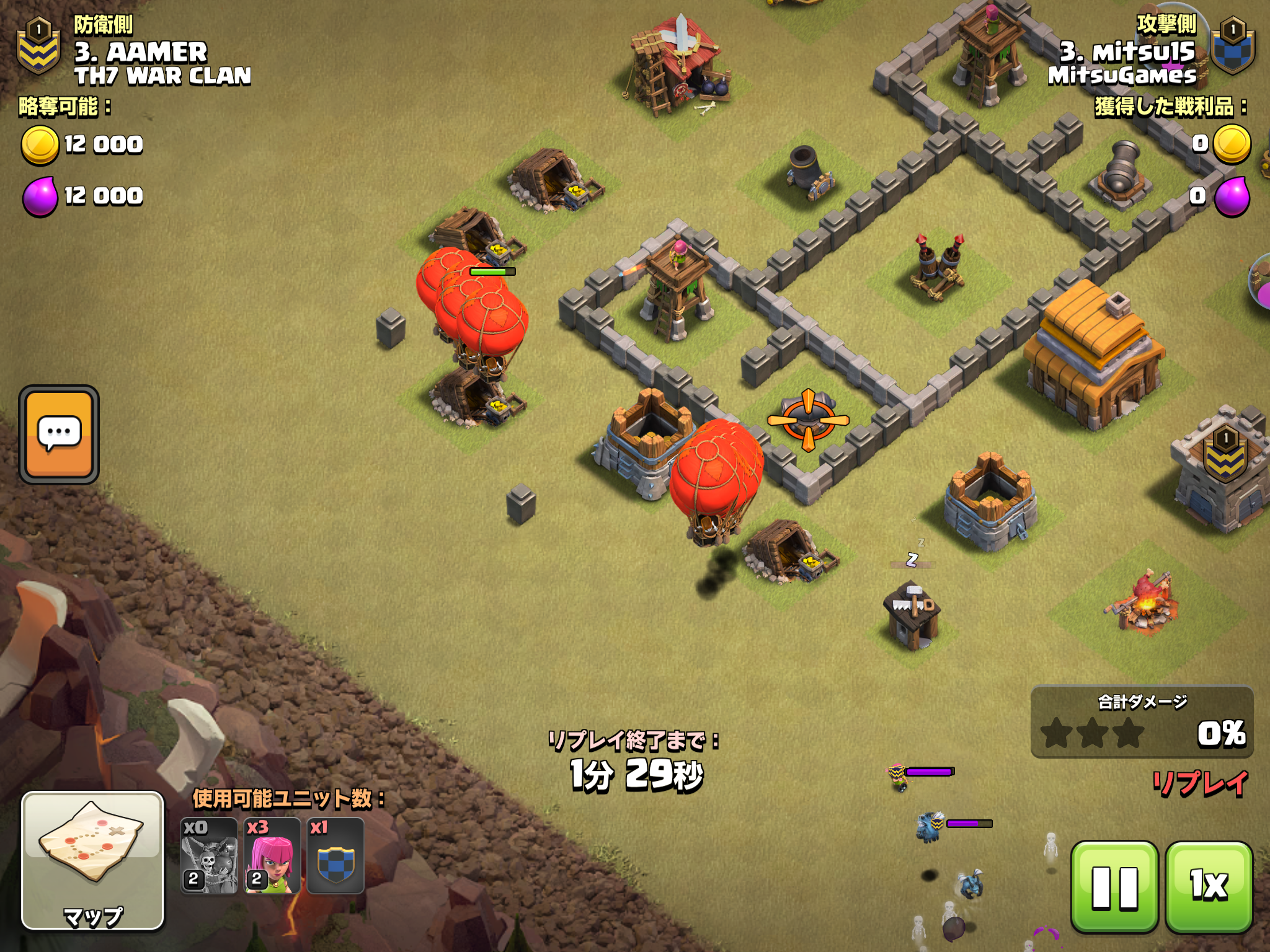Image resolution: width=1270 pixels, height=952 pixels.
Task: Select the clan castle shield slot
Action: point(335,856)
